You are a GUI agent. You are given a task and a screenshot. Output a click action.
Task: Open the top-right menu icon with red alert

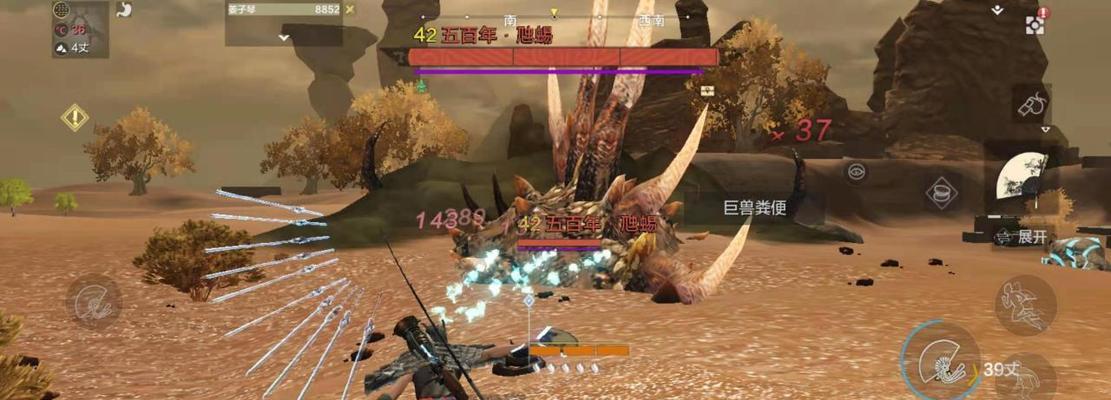1034,22
